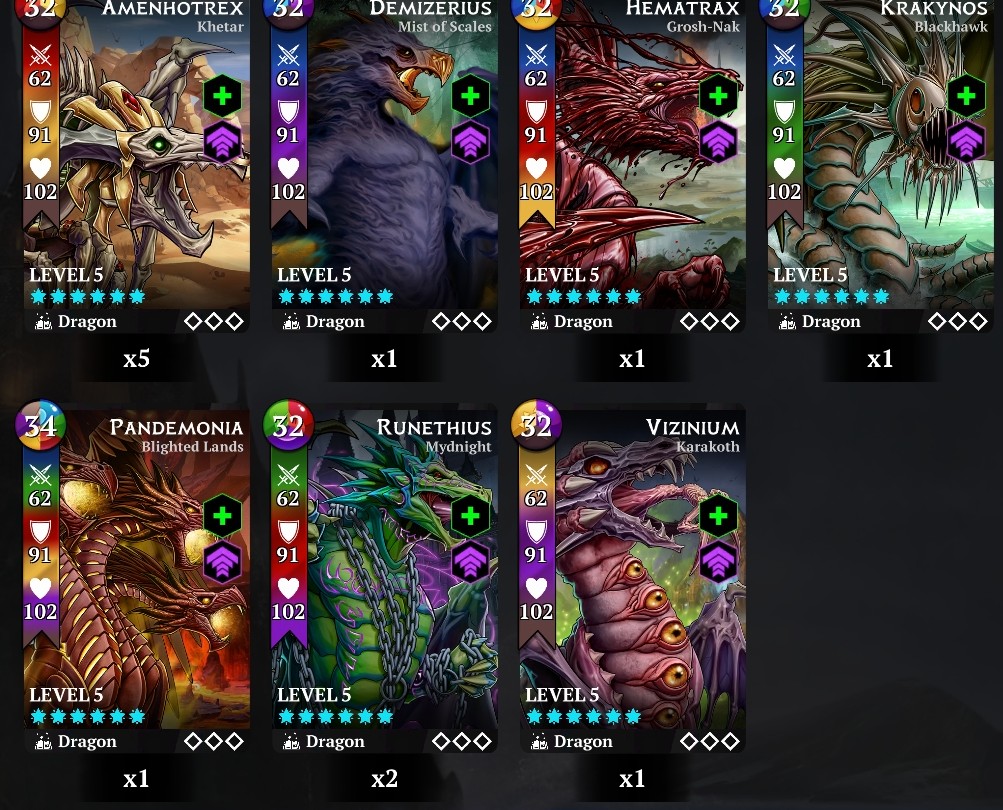Click the purple chevron icon on Runethius

(470, 563)
